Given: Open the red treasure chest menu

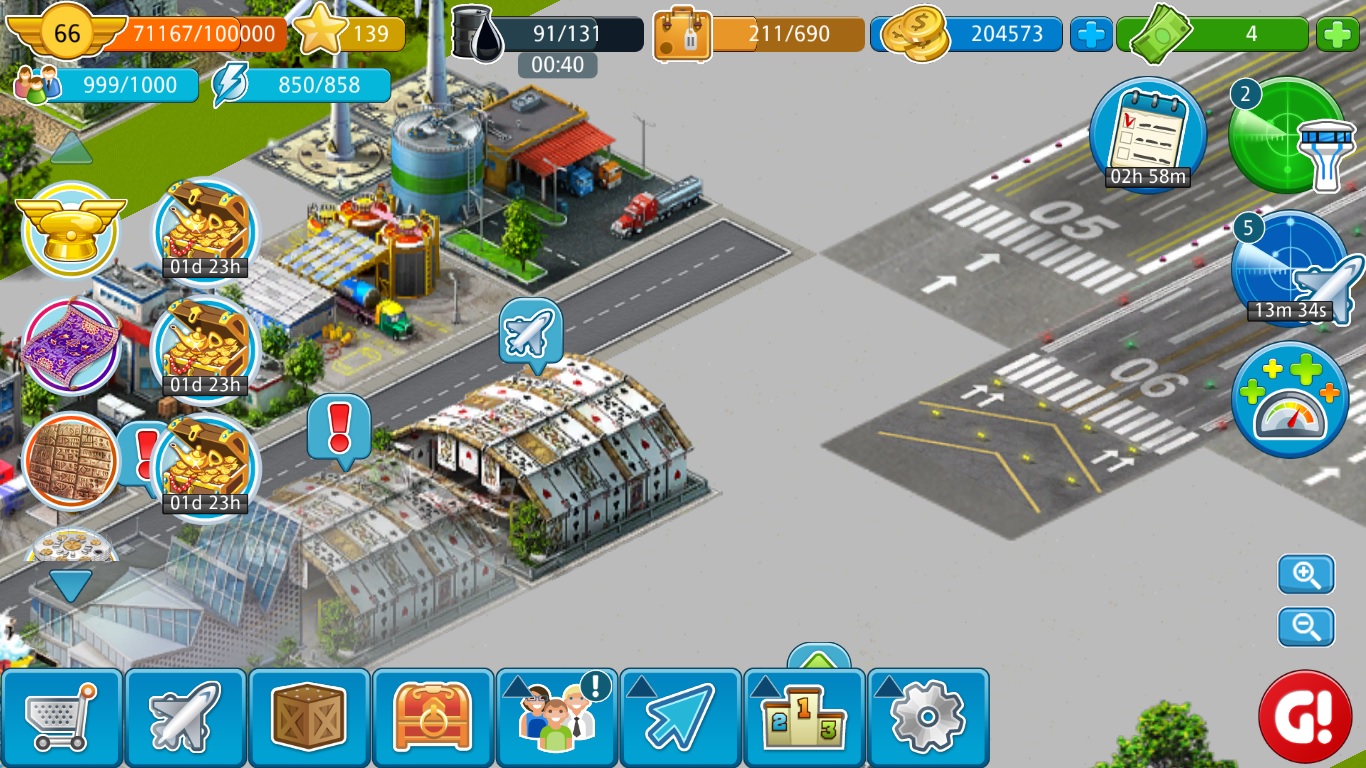Looking at the screenshot, I should click(x=433, y=716).
